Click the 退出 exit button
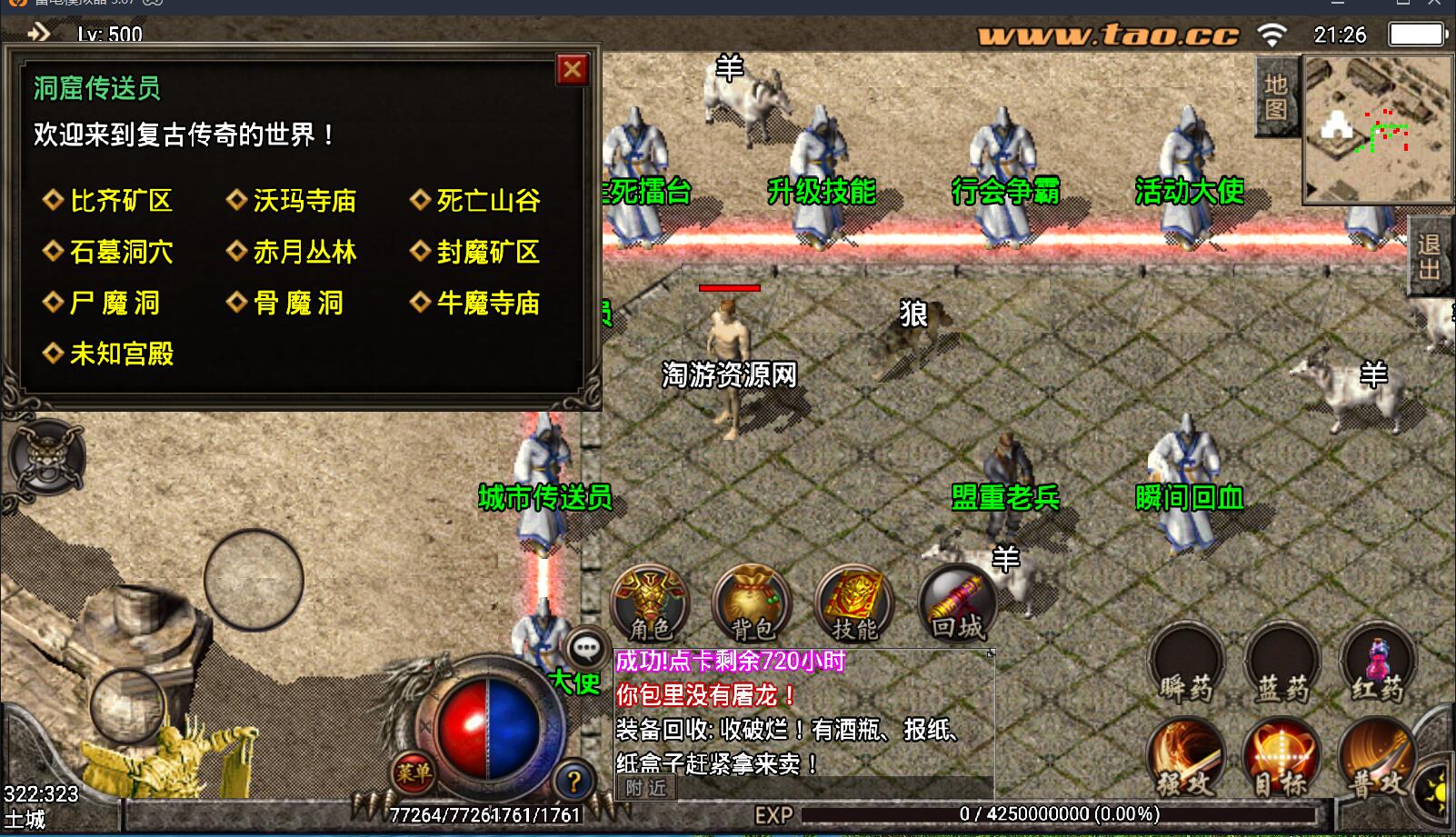 click(x=1429, y=257)
